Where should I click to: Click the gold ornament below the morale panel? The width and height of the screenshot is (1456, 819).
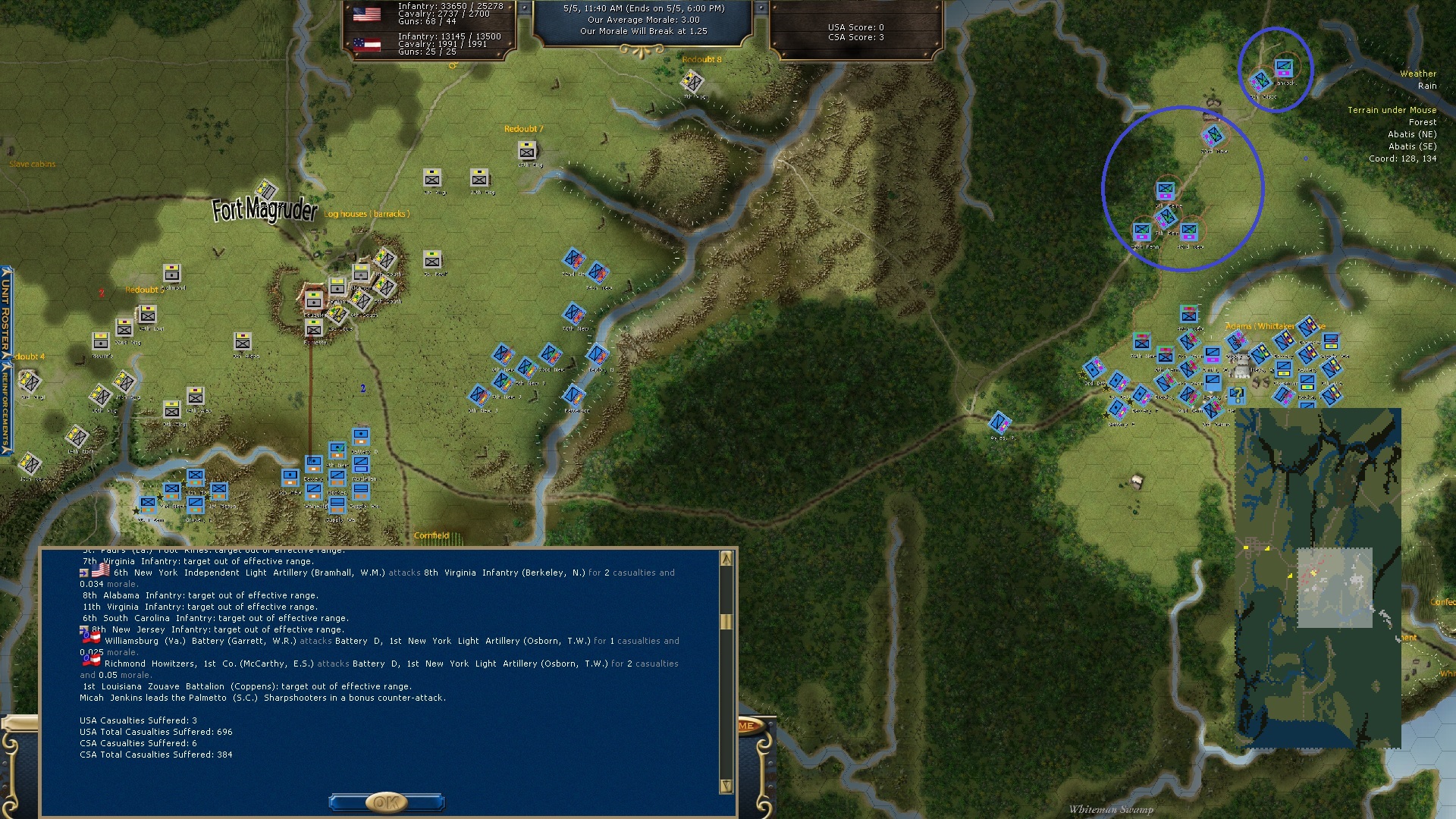pos(642,51)
